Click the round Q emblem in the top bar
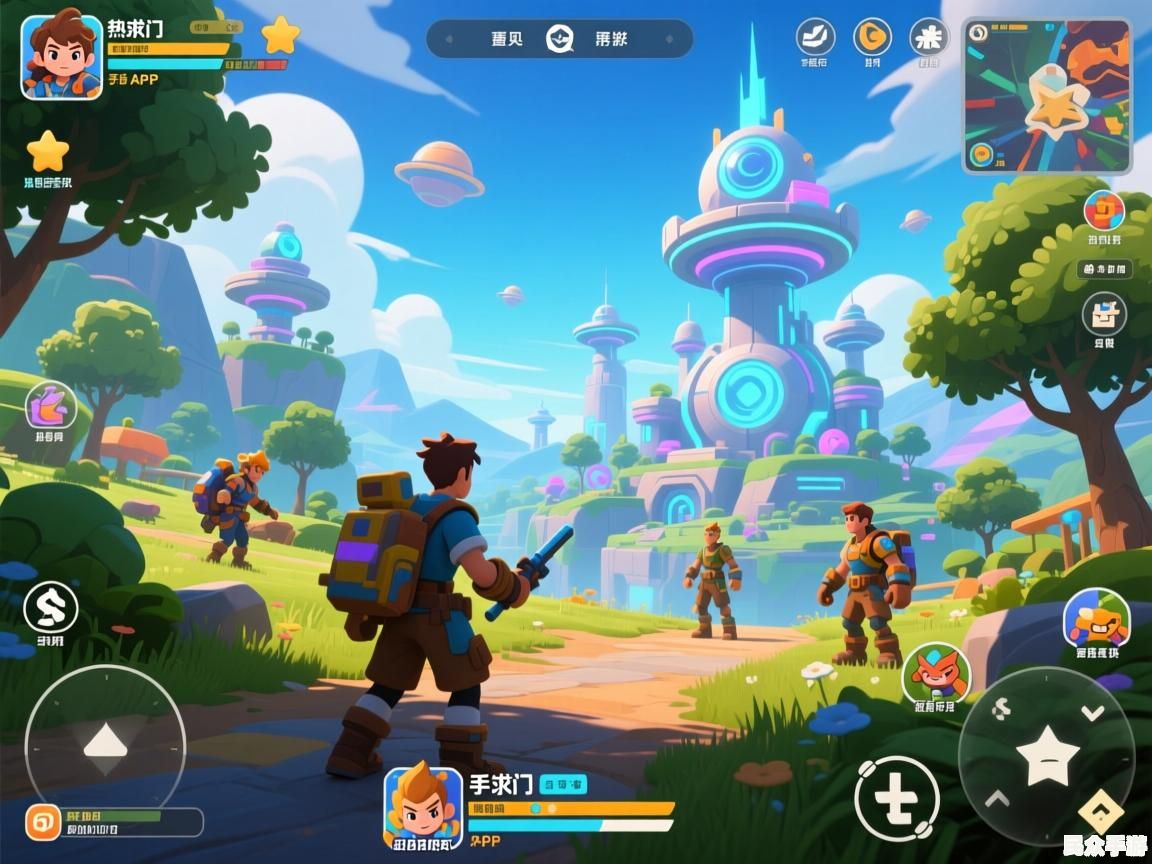1152x864 pixels. 560,39
